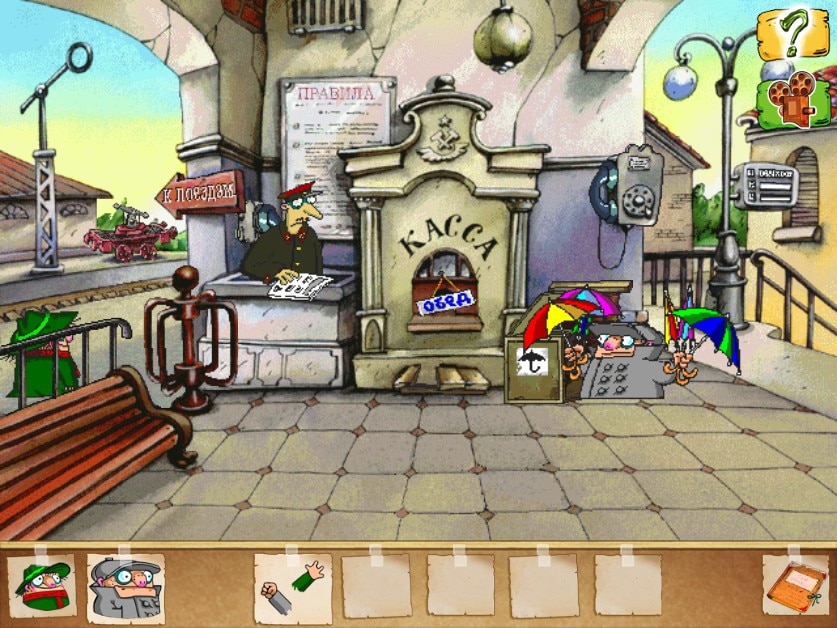Select the green-hat character portrait
This screenshot has width=837, height=628.
[x=43, y=585]
